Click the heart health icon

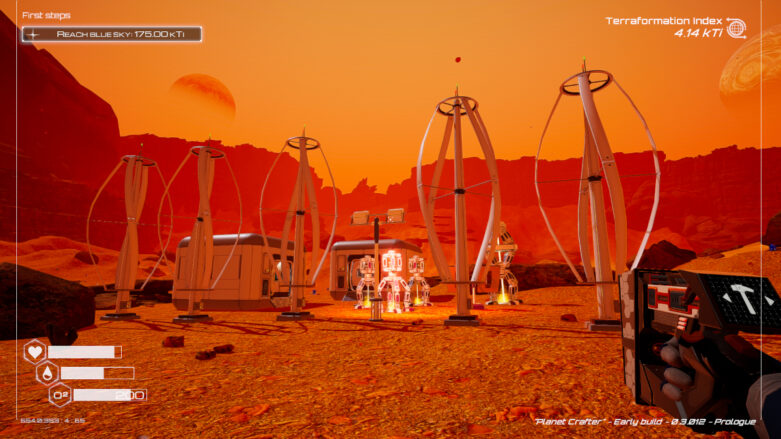tap(35, 351)
